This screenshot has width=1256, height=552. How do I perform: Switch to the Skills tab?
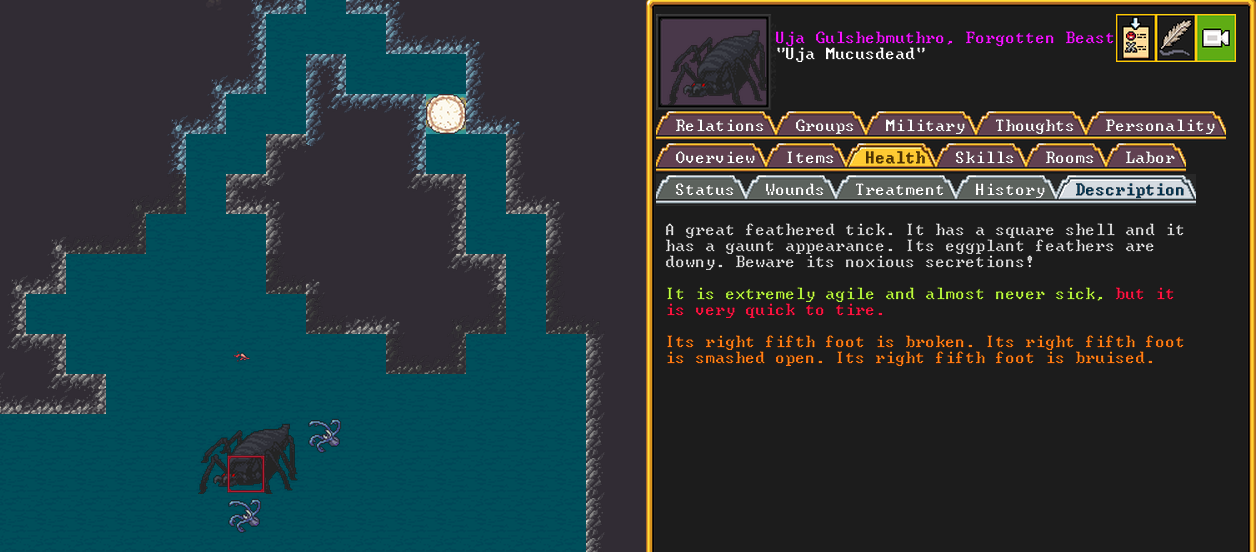(x=984, y=157)
